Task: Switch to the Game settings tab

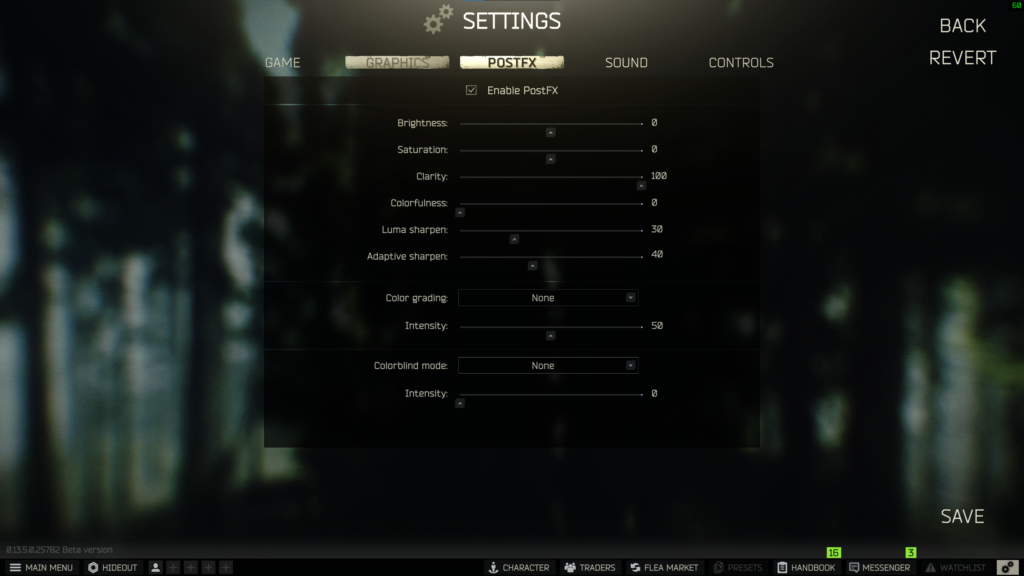Action: point(282,63)
